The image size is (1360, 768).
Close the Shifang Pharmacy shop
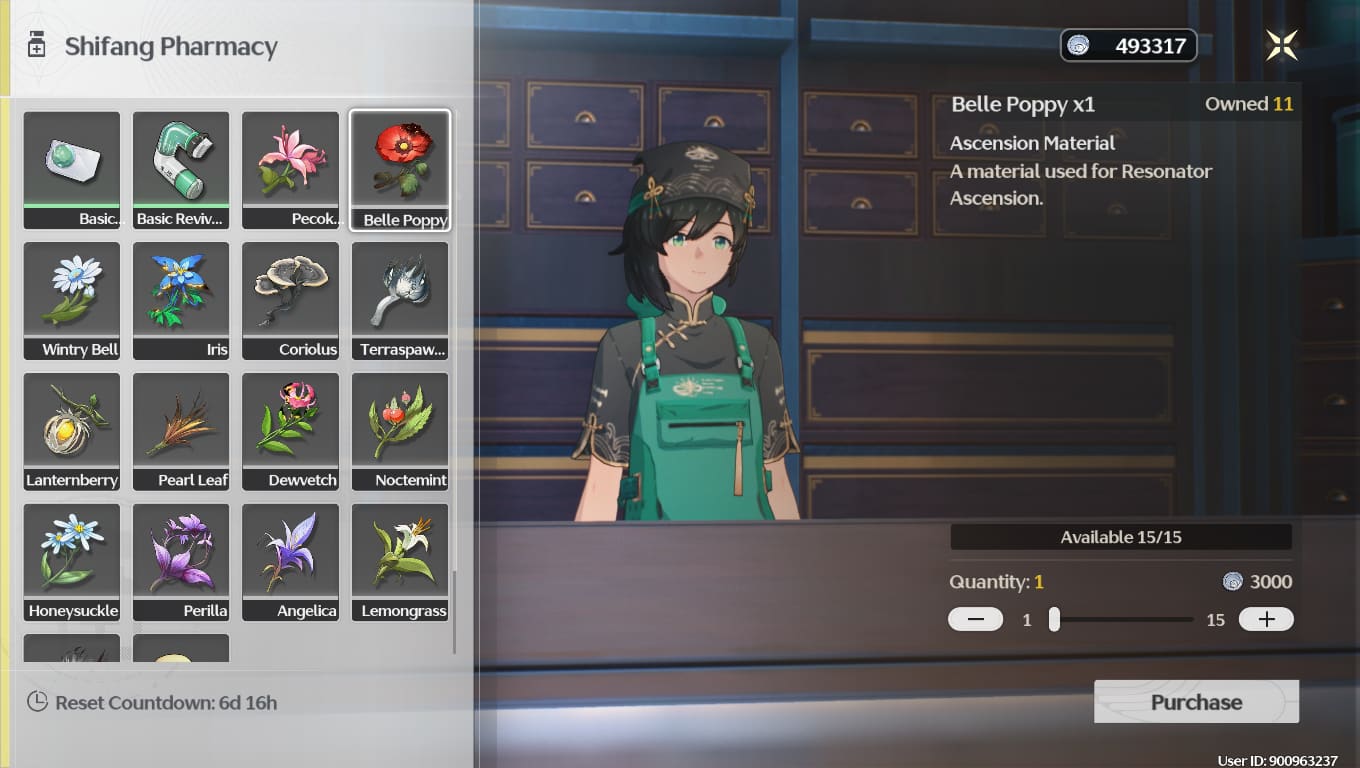pyautogui.click(x=1281, y=44)
